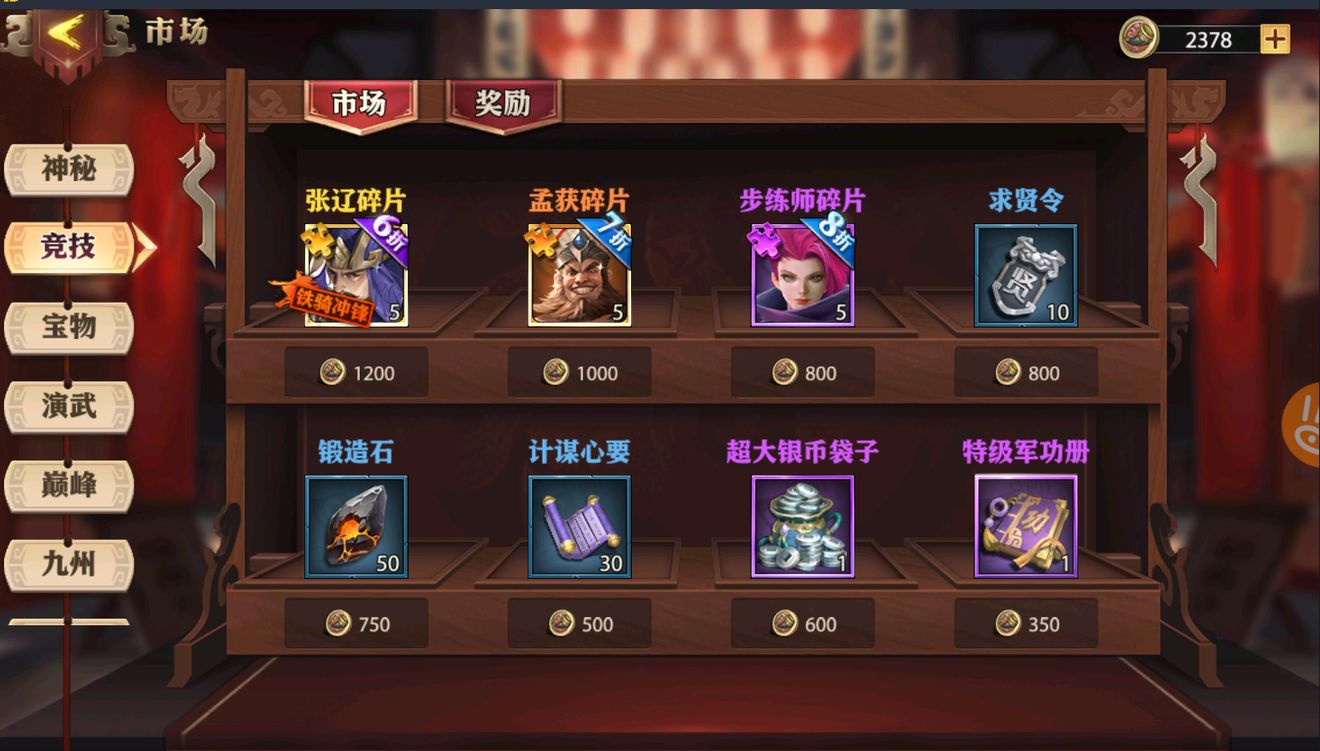Tap the 锻造石 forging stone icon
This screenshot has height=751, width=1320.
click(355, 523)
